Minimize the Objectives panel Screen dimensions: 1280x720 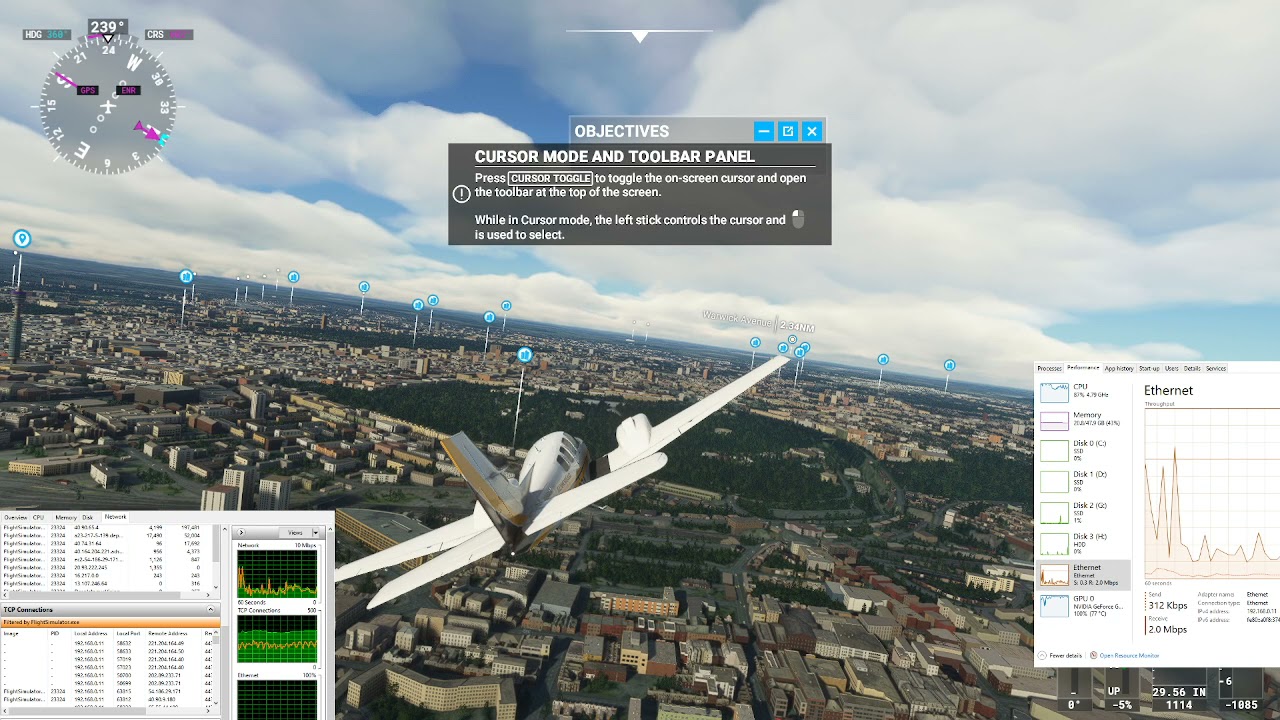[763, 131]
